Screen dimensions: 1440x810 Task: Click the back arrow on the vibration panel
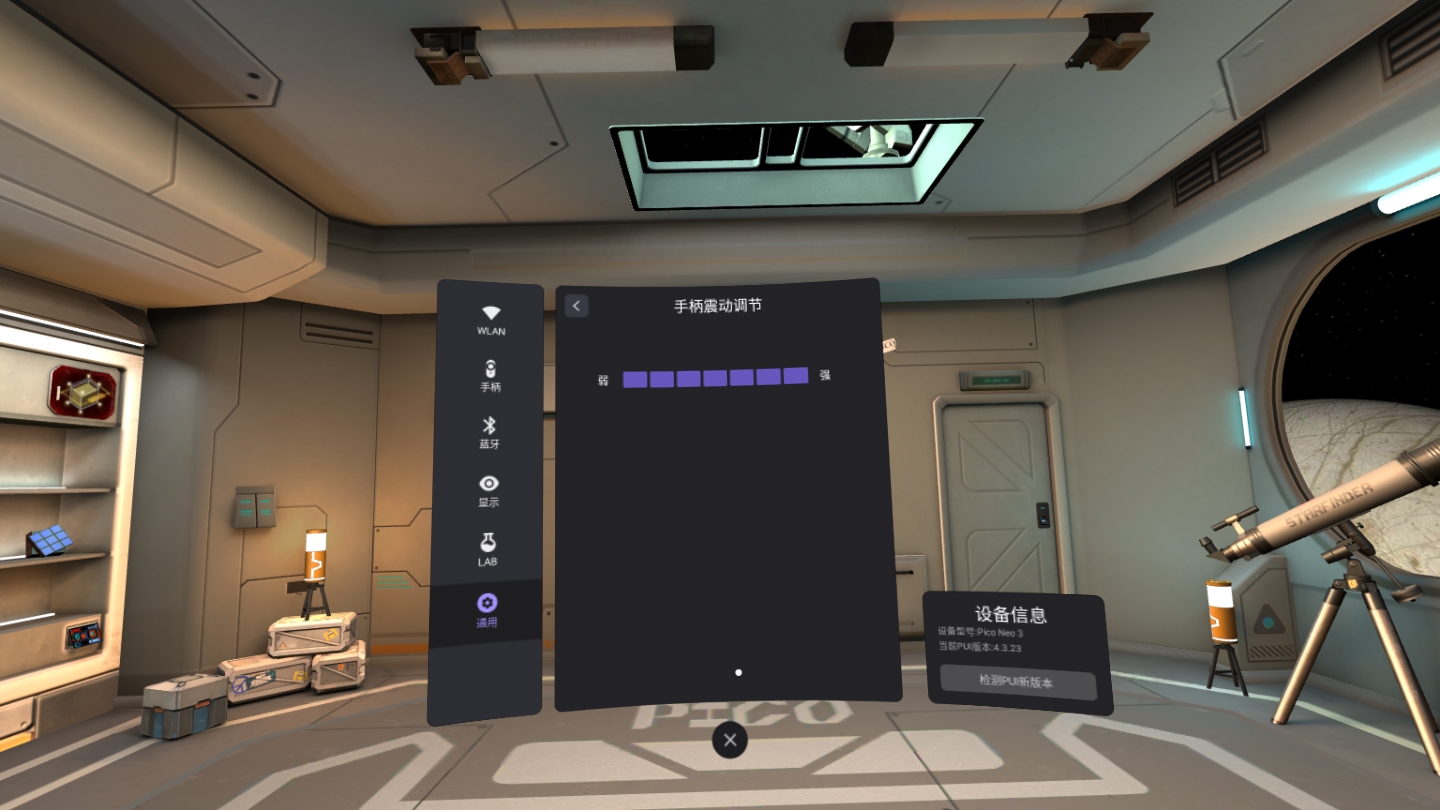[x=575, y=305]
